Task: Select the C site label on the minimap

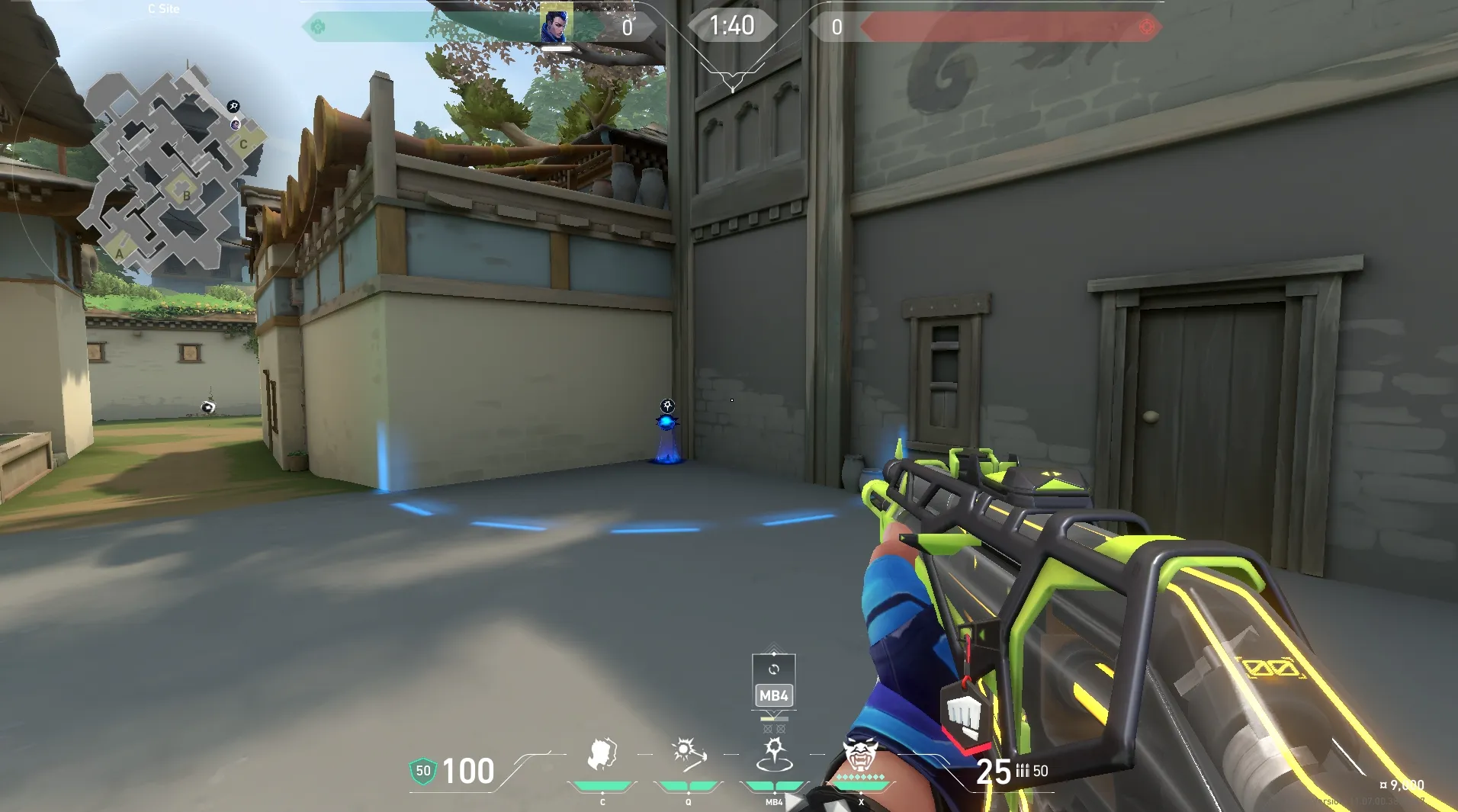Action: click(x=243, y=143)
